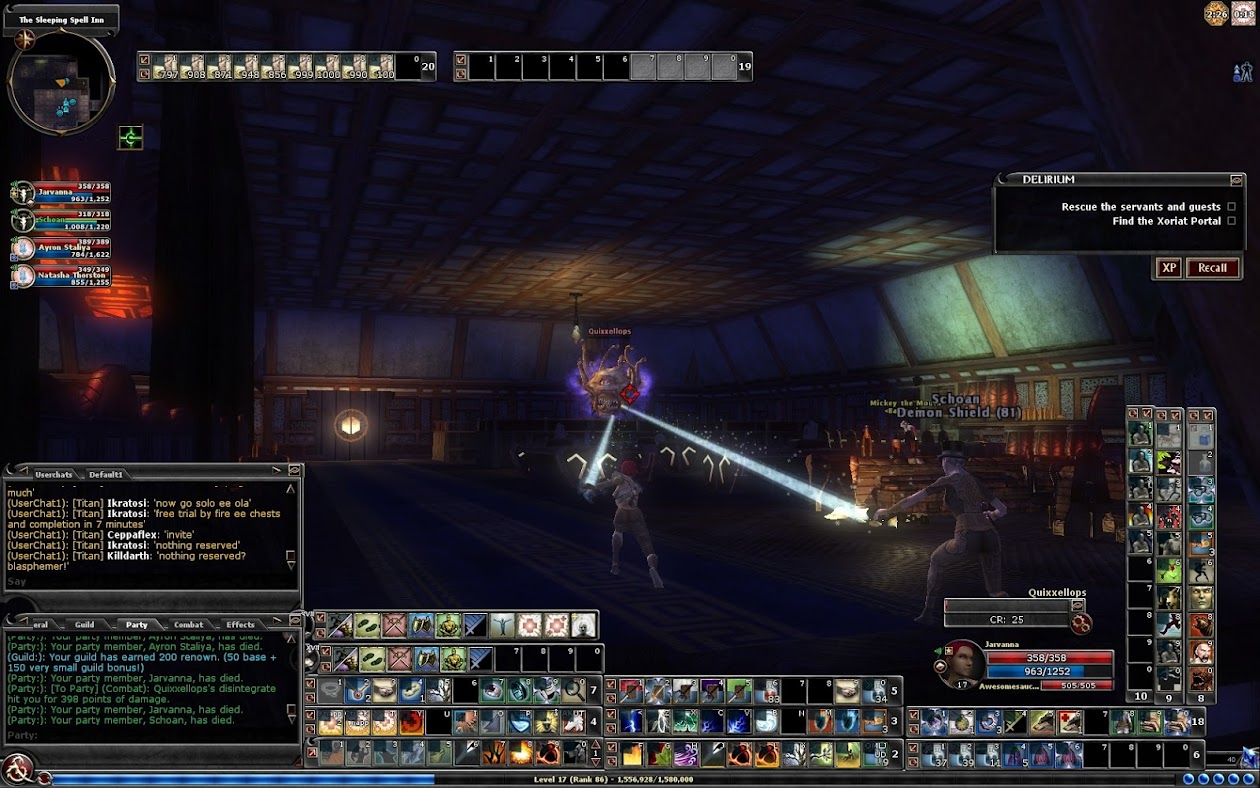Switch to the Party chat tab
This screenshot has height=788, width=1260.
click(136, 625)
